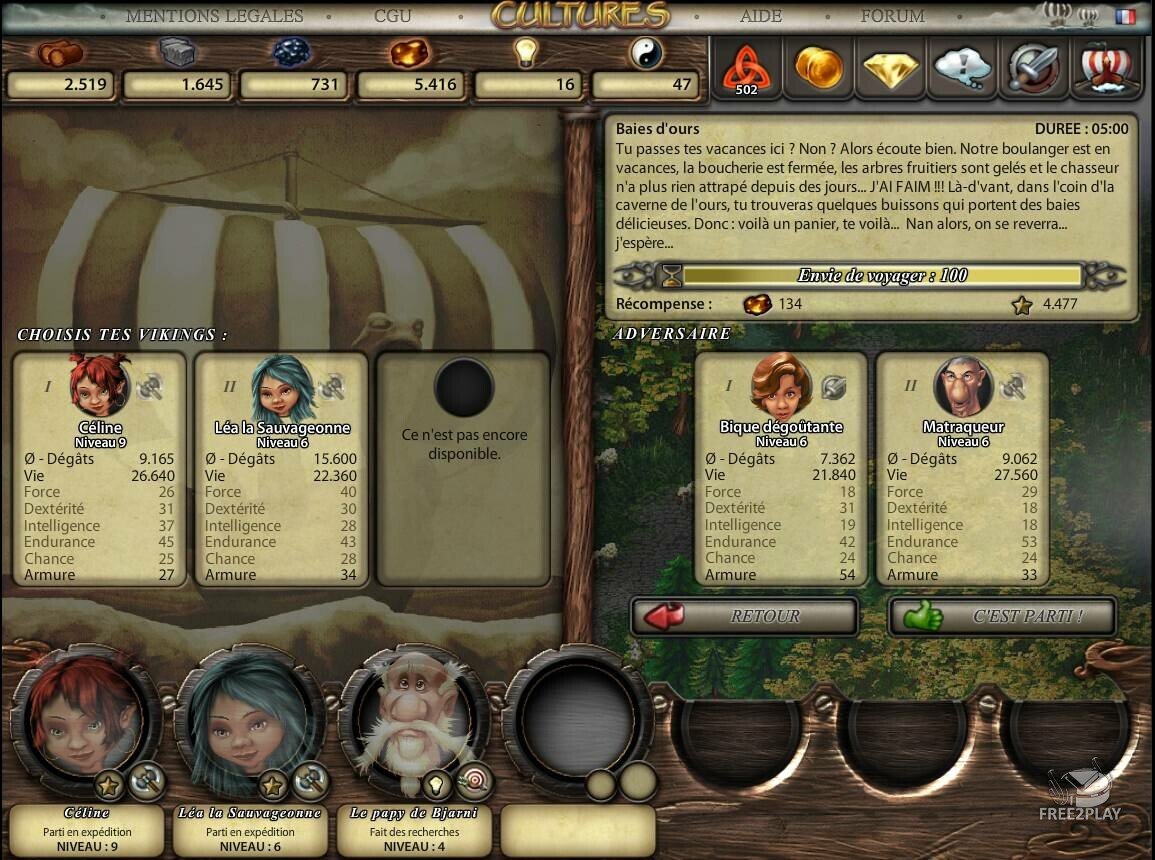Choose Léa la Sauvageonne's viking card

point(281,468)
